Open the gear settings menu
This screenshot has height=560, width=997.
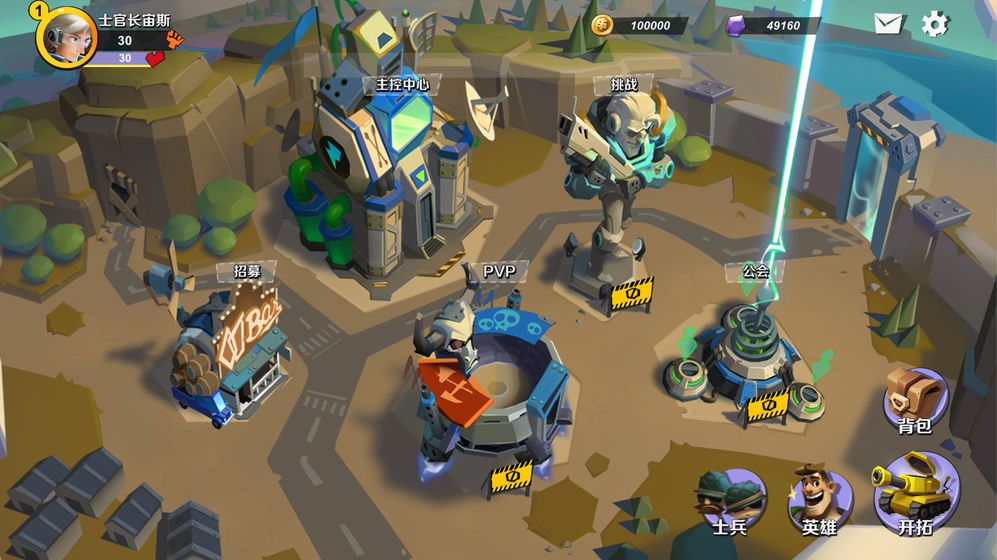(x=935, y=24)
